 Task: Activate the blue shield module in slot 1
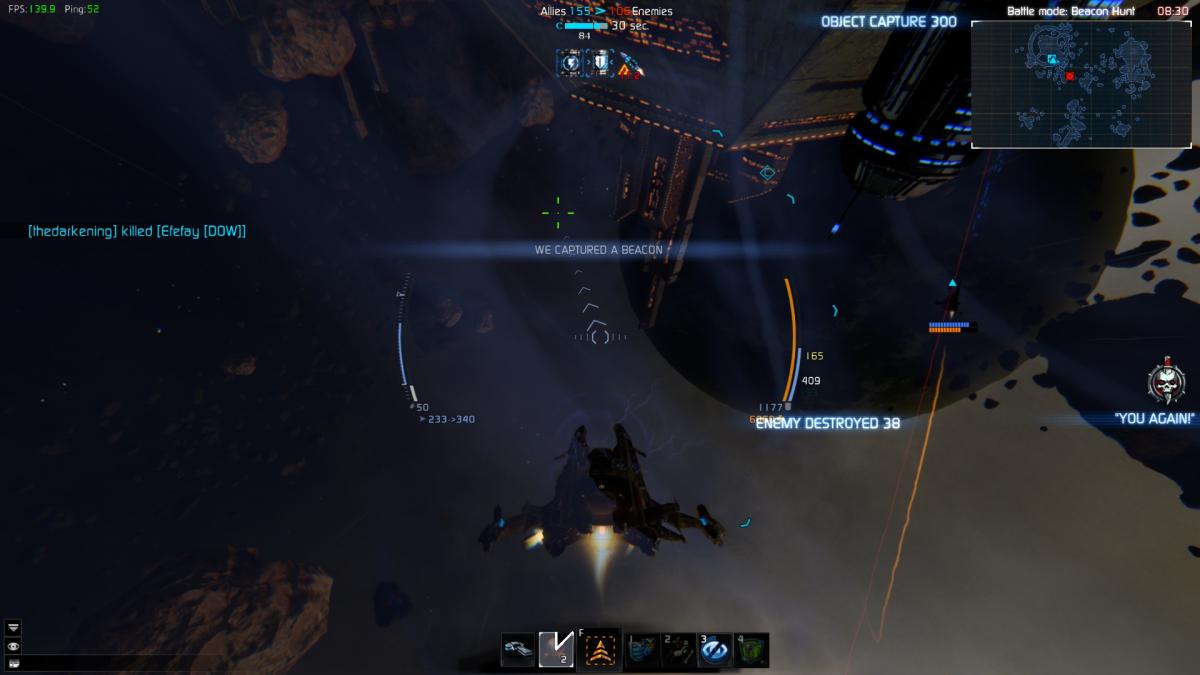642,650
